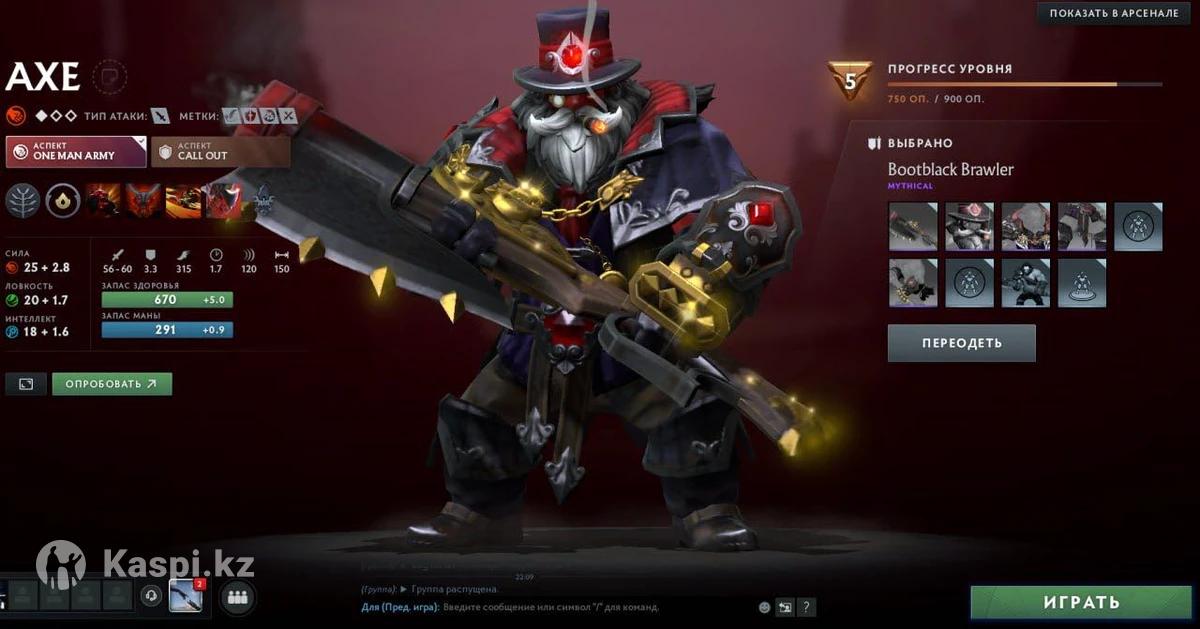The image size is (1200, 629).
Task: Click the hero statue pedestal slot
Action: tap(1082, 283)
